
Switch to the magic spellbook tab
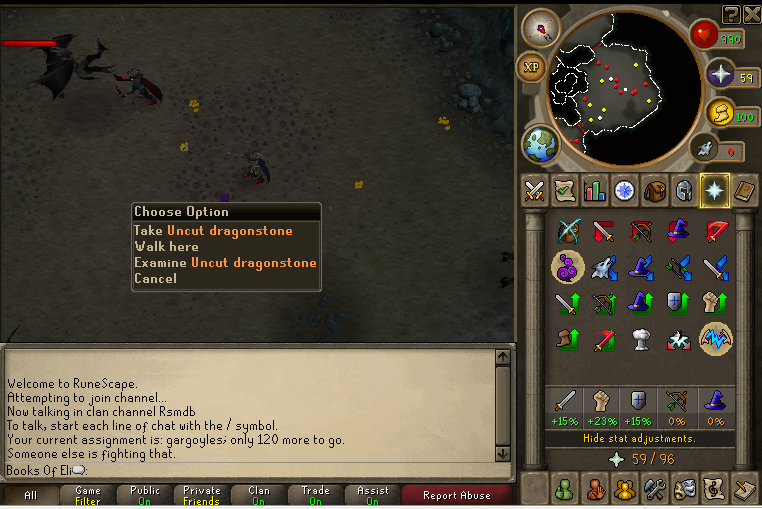tap(745, 190)
